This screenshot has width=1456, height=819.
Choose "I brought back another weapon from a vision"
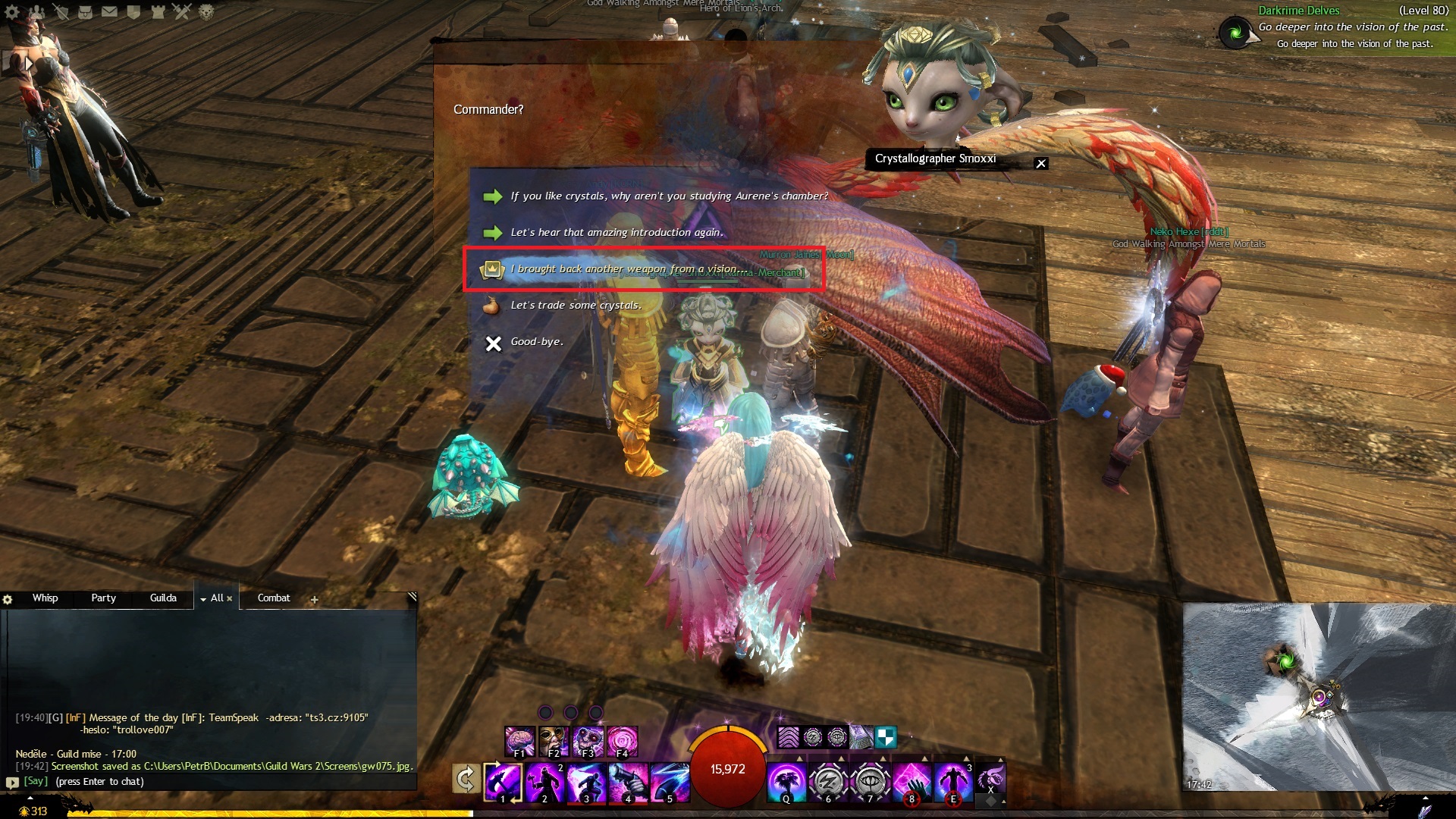(626, 269)
